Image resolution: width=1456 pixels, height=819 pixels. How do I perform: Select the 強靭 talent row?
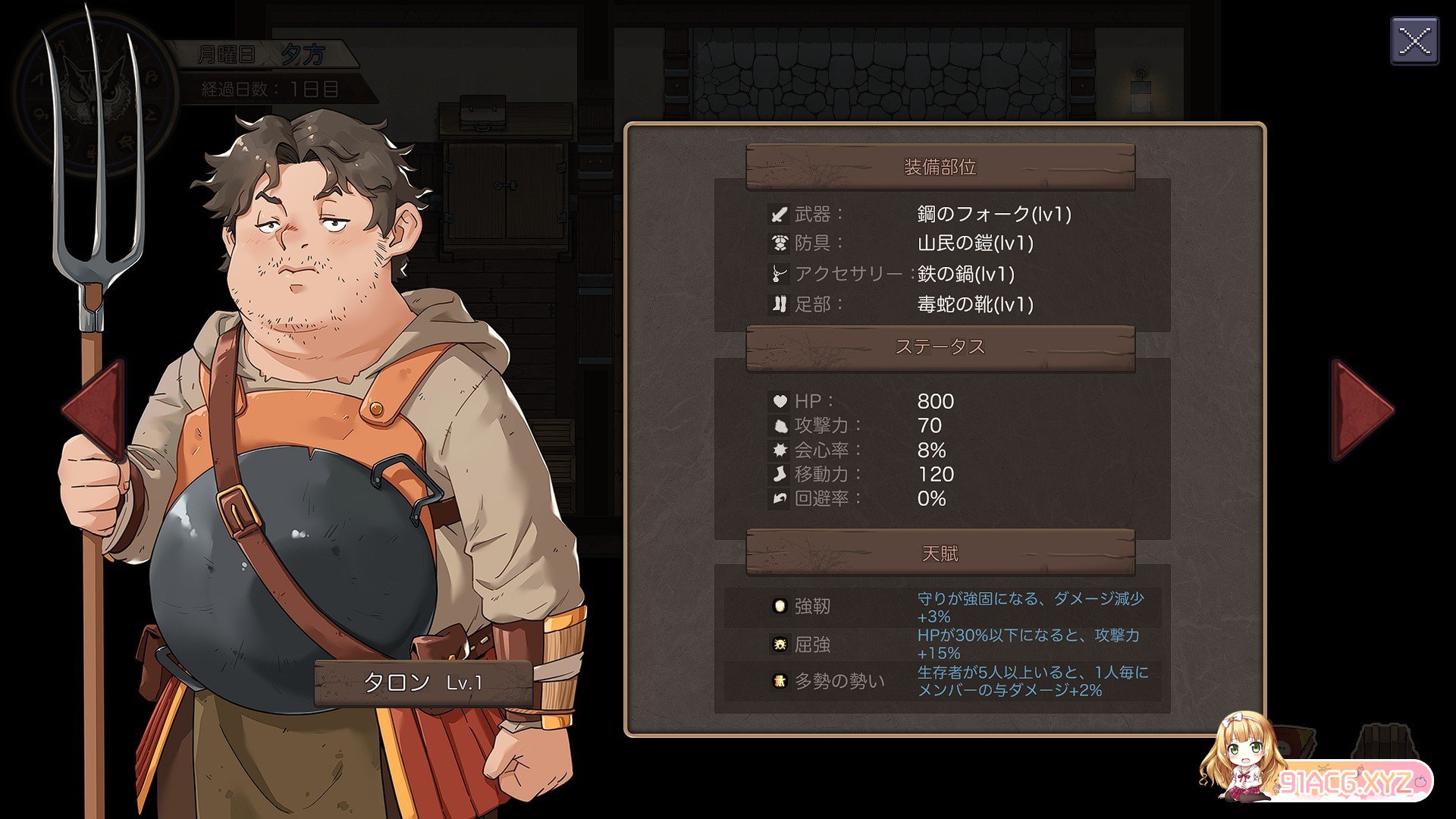(x=942, y=607)
